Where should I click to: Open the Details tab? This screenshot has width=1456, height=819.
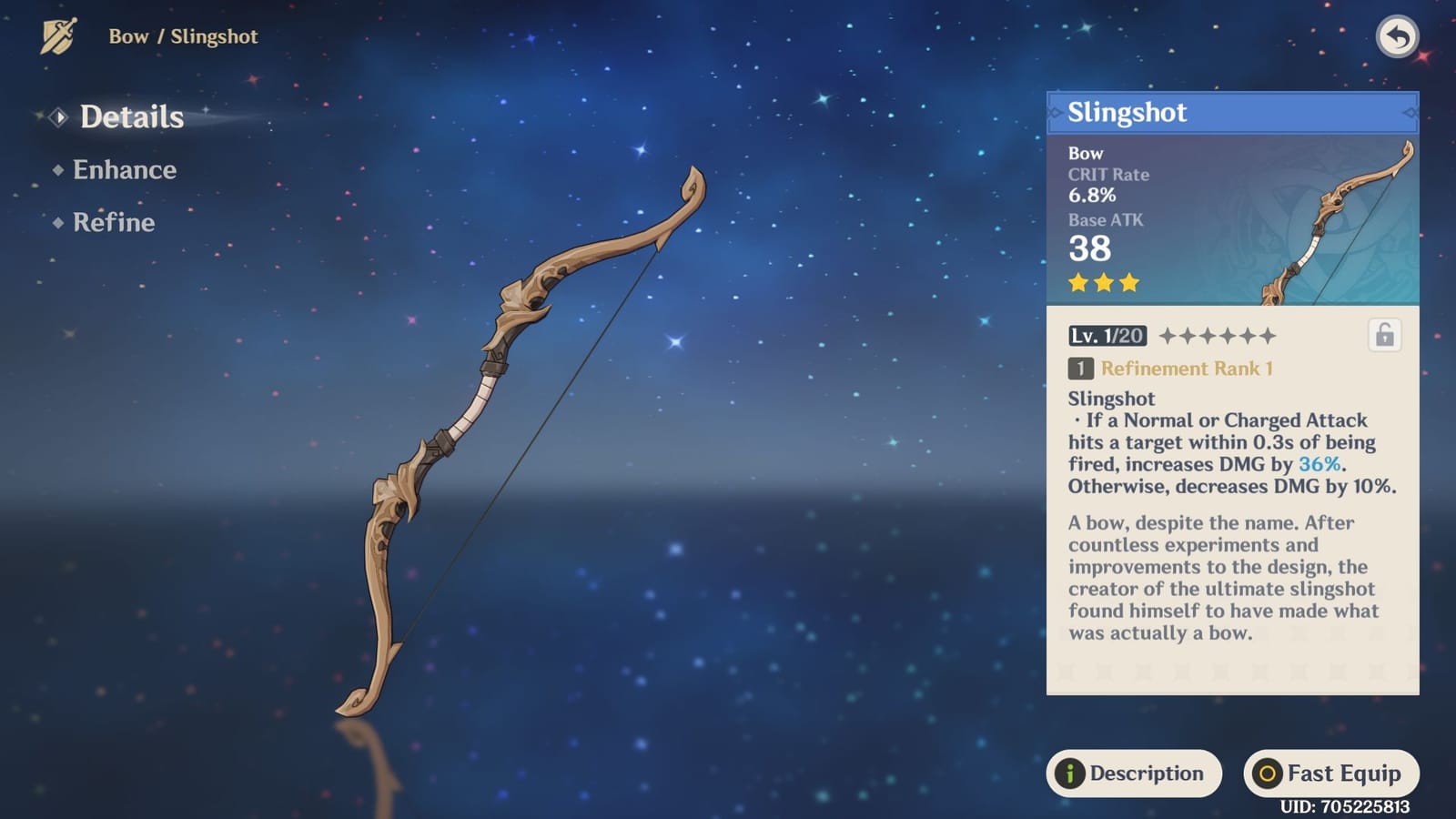[131, 117]
